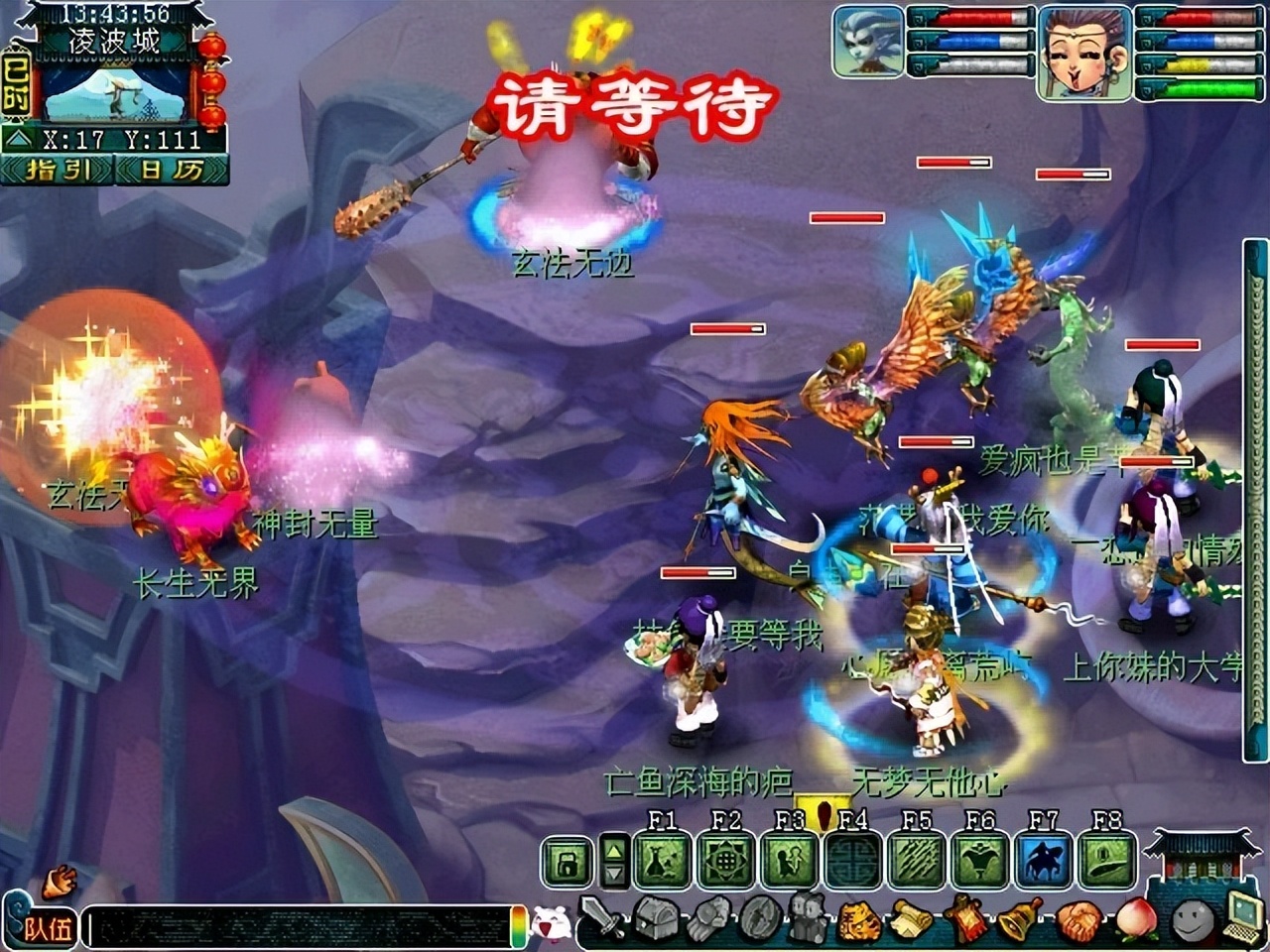1270x952 pixels.
Task: Expand the minimap with the triangle arrow
Action: coord(19,137)
